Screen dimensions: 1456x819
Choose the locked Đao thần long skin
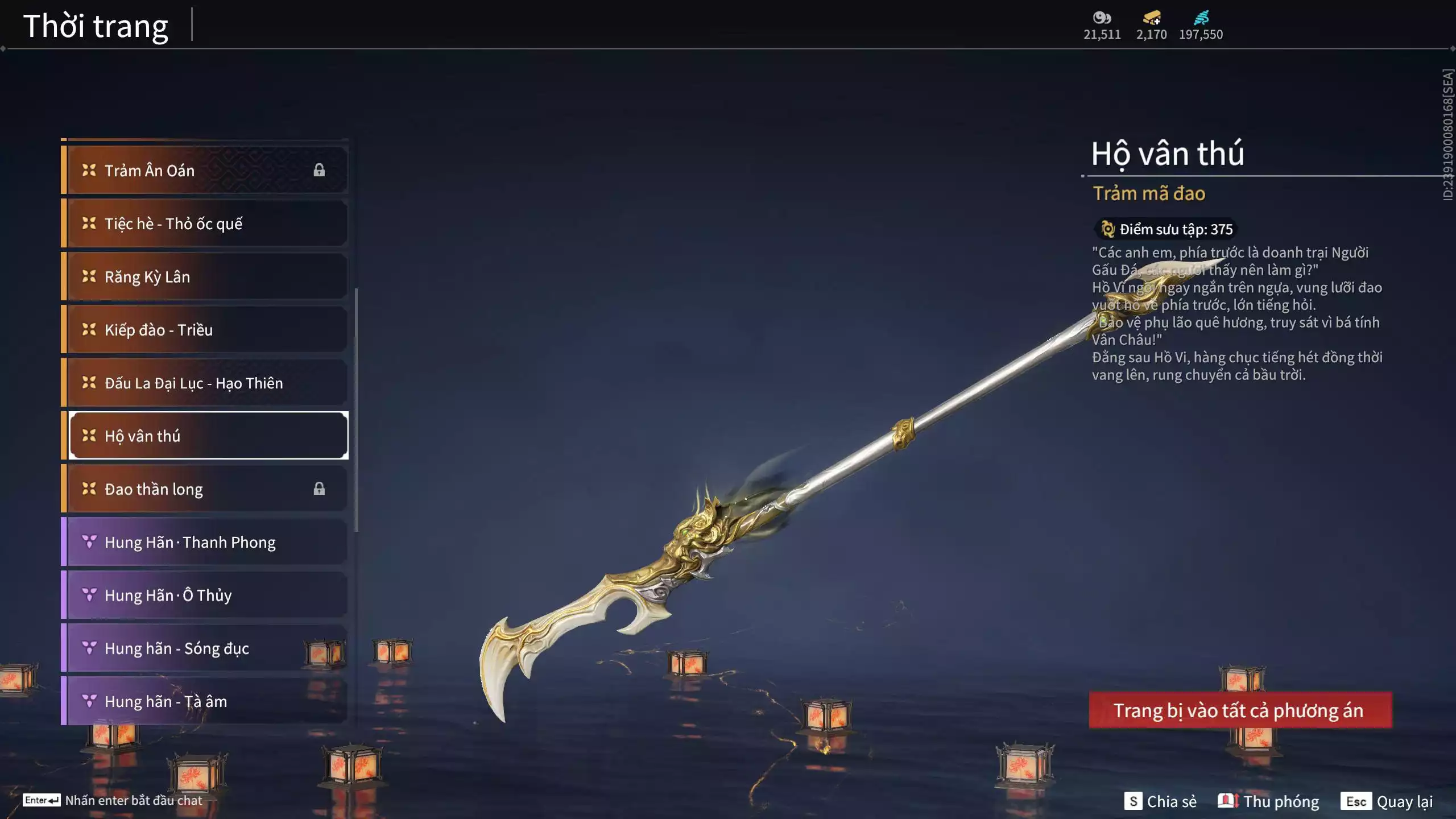(x=205, y=489)
